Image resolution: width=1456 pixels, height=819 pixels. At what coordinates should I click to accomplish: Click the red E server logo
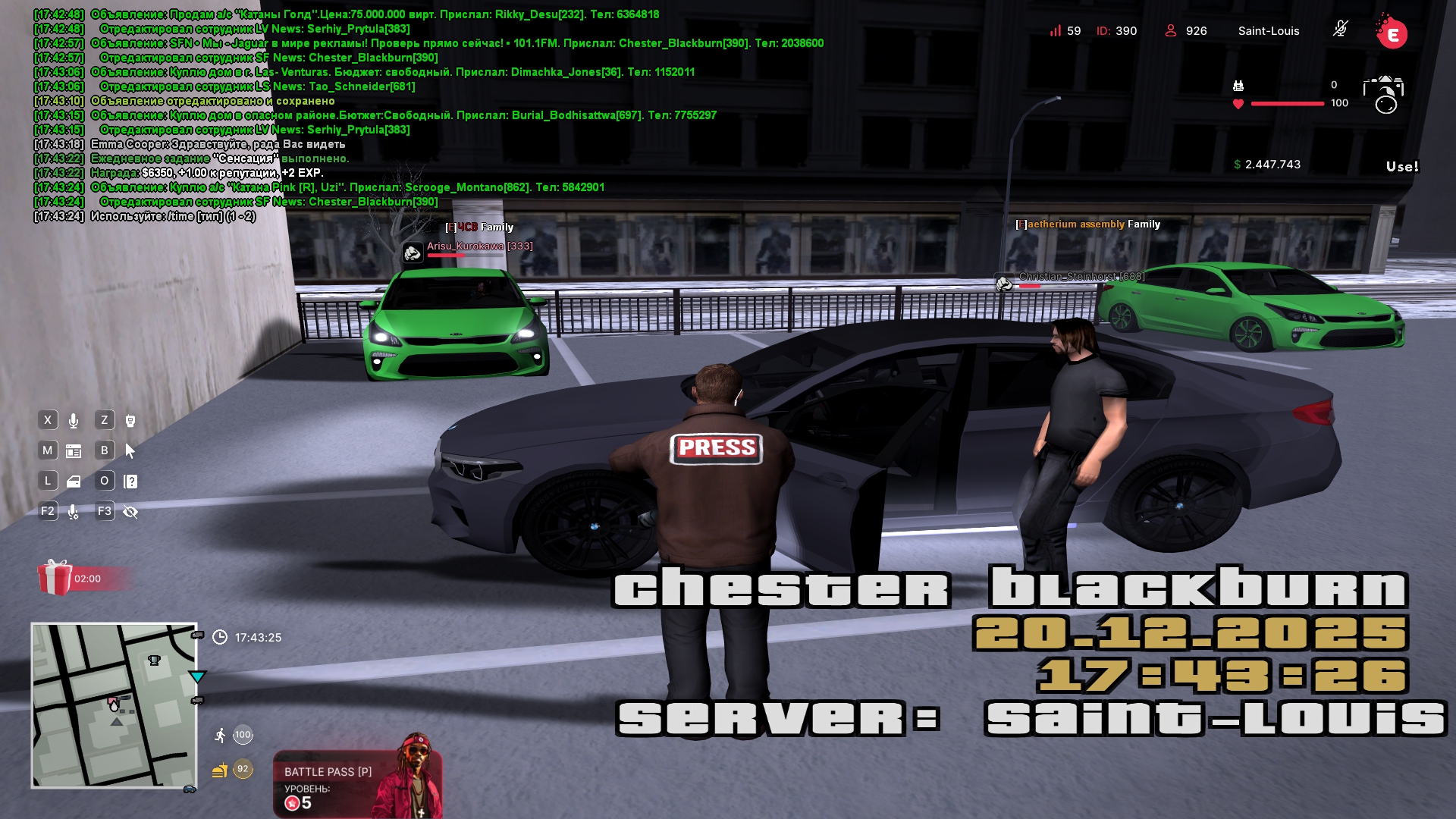click(x=1392, y=33)
